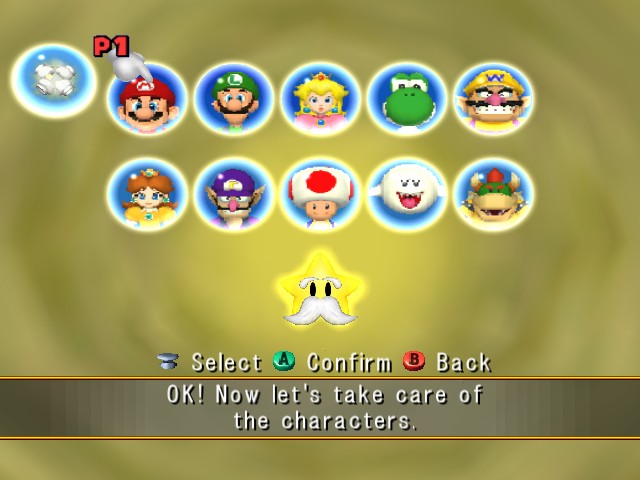The height and width of the screenshot is (480, 640).
Task: Select the Yoshi character bubble
Action: tap(406, 98)
